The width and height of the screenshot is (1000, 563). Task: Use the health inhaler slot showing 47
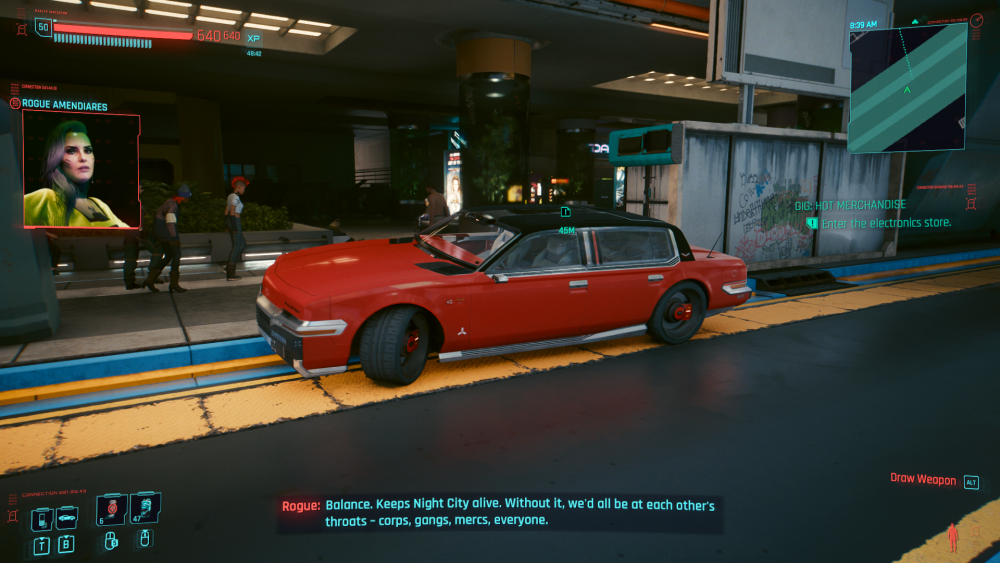(x=144, y=509)
